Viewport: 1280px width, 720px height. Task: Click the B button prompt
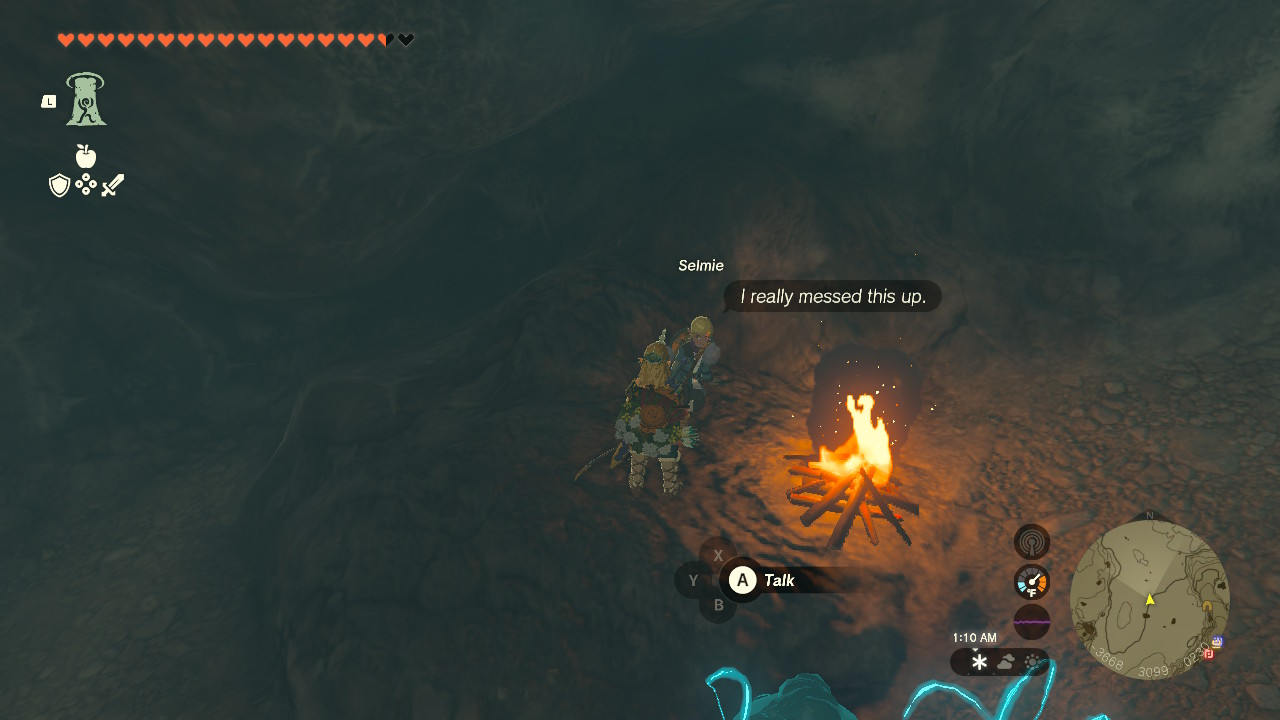coord(717,605)
